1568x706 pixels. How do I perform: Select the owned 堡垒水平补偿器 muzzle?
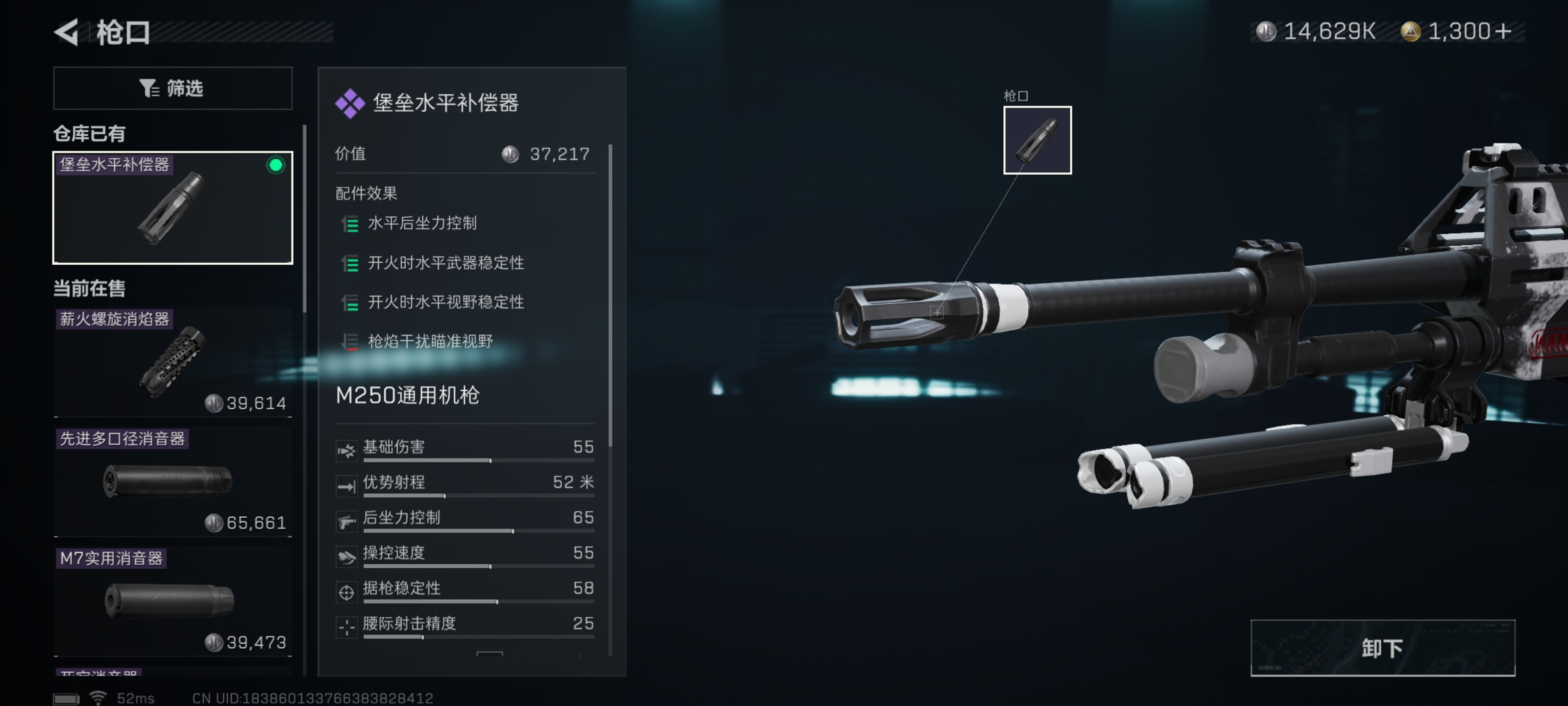(x=172, y=207)
